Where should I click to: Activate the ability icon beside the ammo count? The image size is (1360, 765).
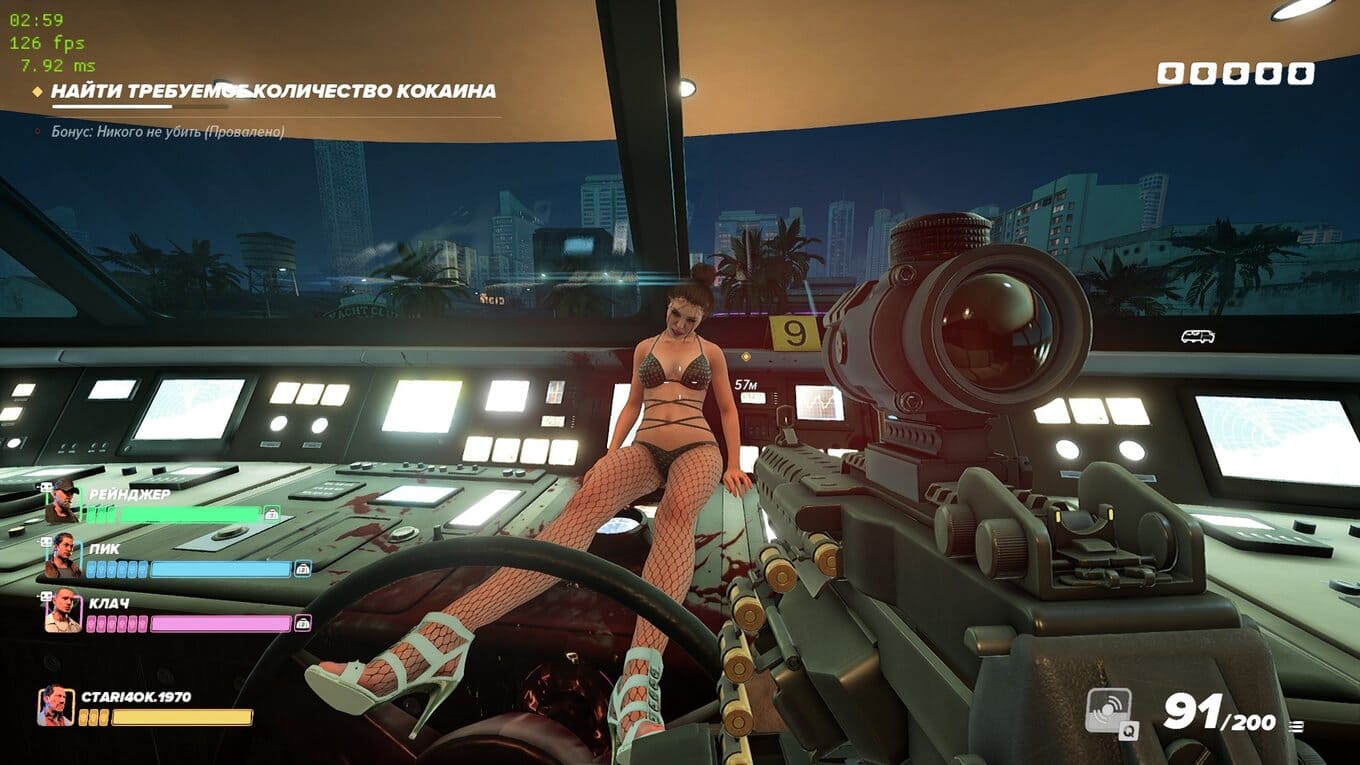click(x=1109, y=712)
